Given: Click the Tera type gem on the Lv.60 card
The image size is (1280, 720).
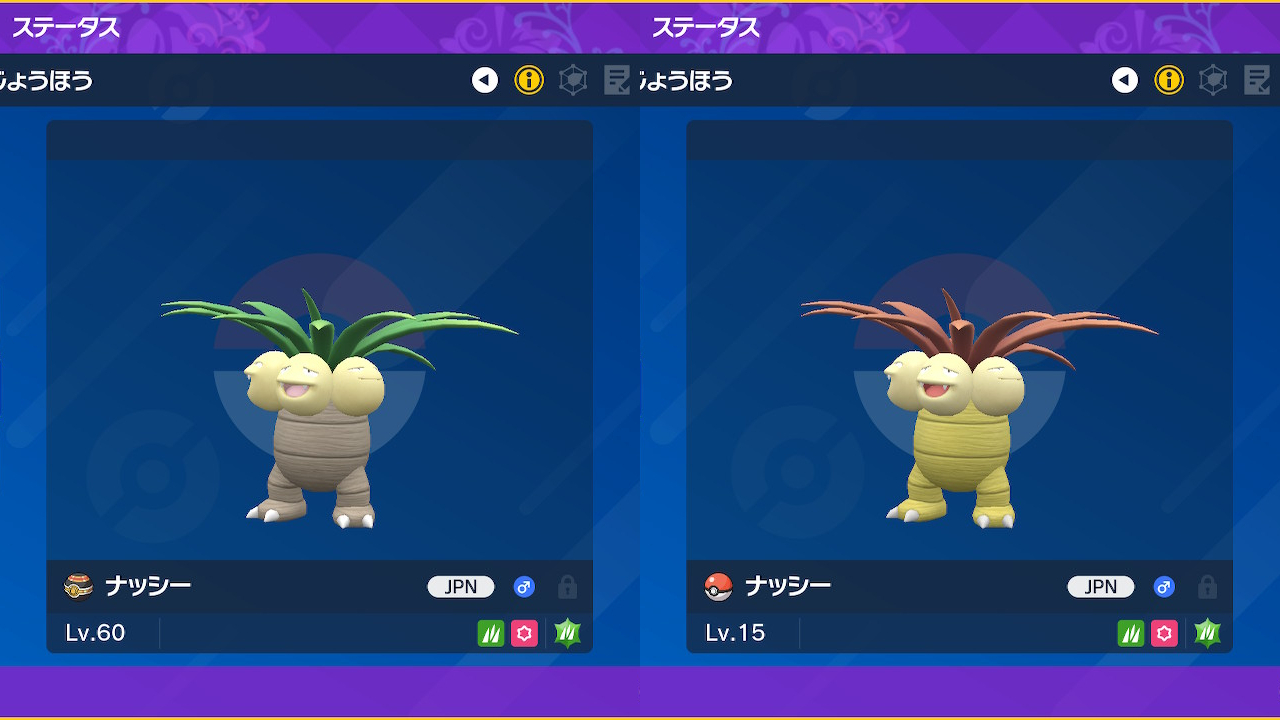Looking at the screenshot, I should pyautogui.click(x=568, y=633).
